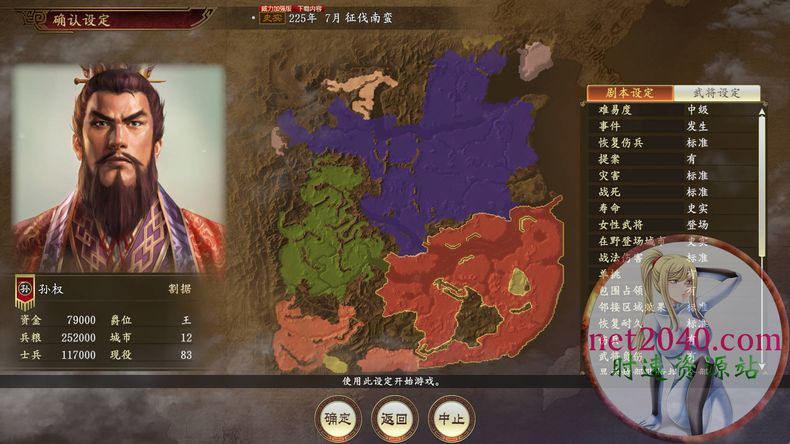Confirm settings with the 确定 button

tap(338, 417)
